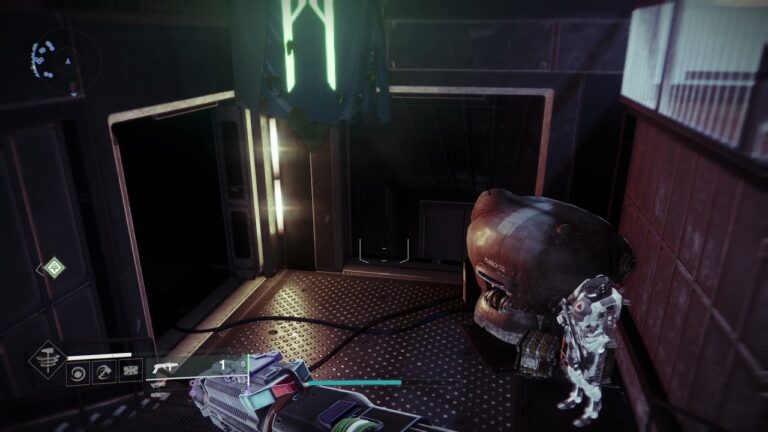This screenshot has width=768, height=432.
Task: Select the green diamond waypoint marker
Action: [x=54, y=267]
